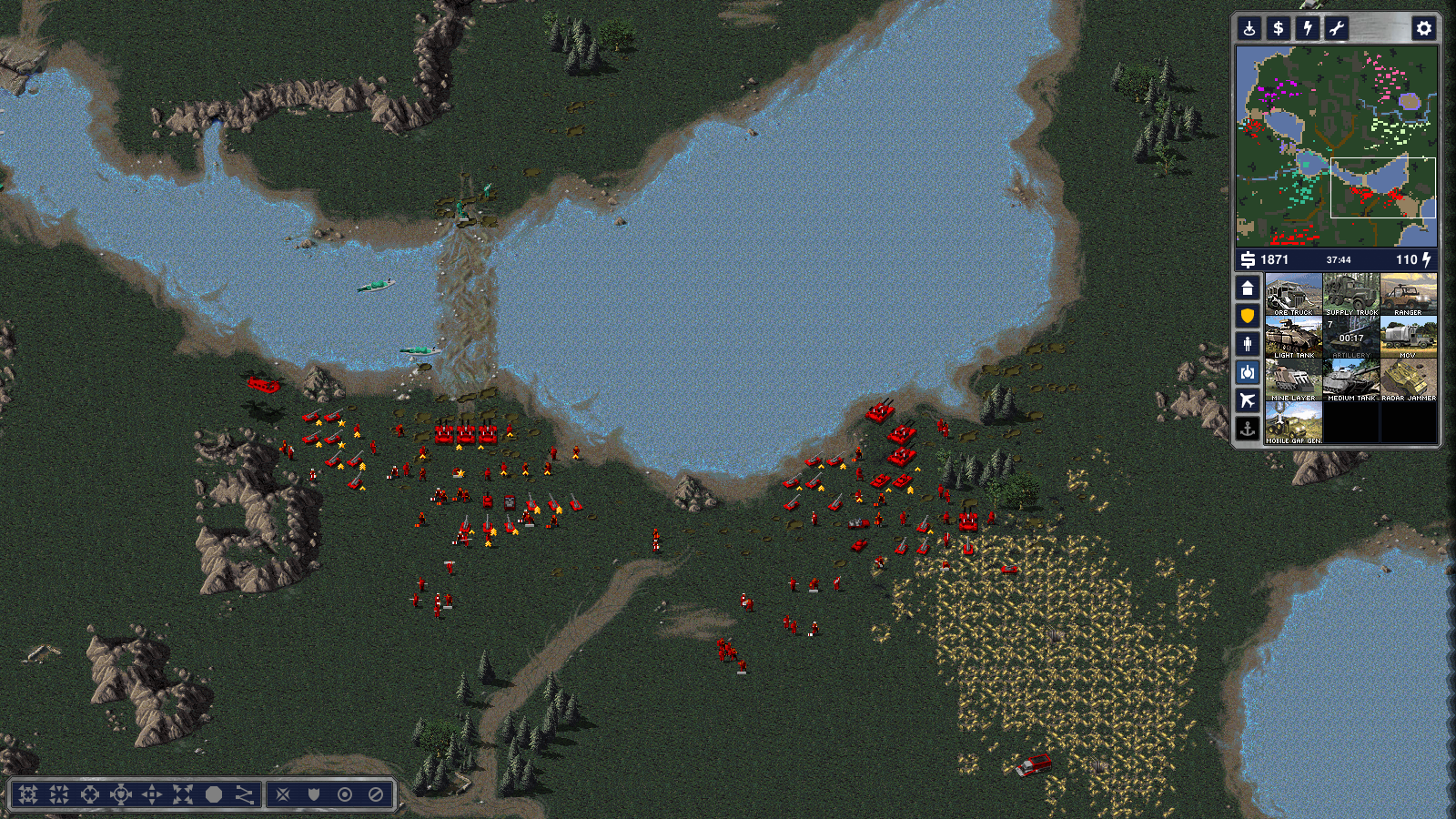Activate the repair wrench button
The width and height of the screenshot is (1456, 819).
(1337, 28)
